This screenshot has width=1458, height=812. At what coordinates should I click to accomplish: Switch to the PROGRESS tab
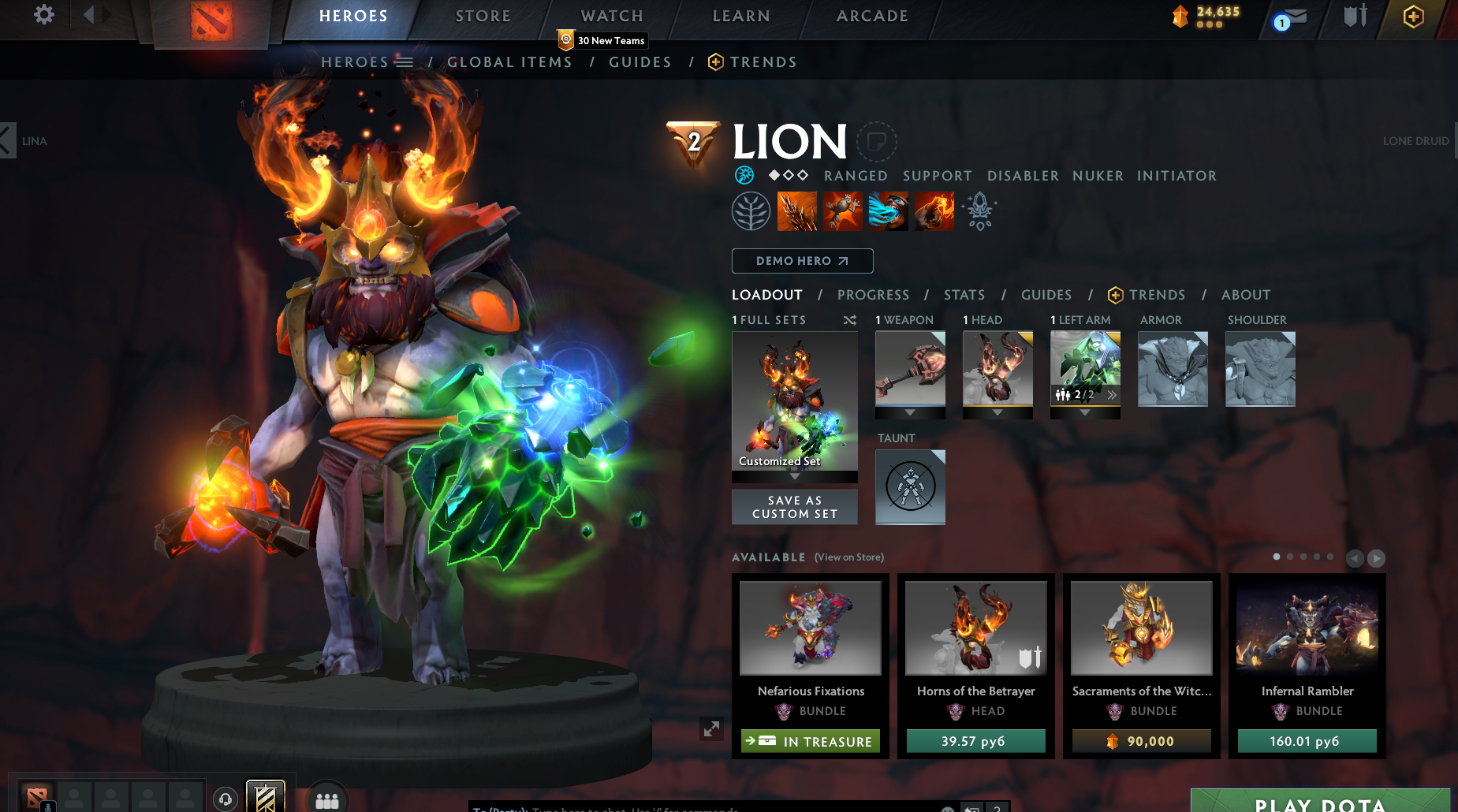(874, 295)
